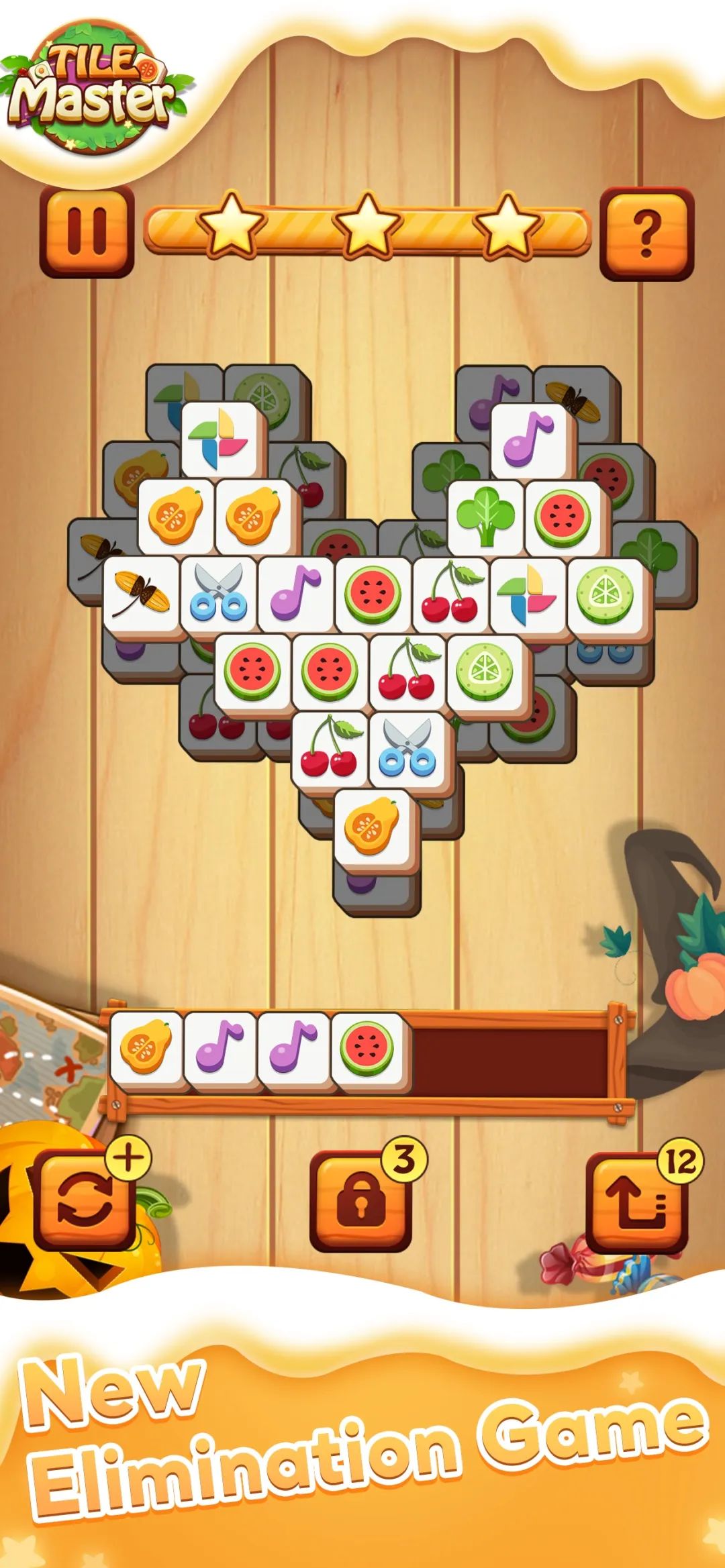The width and height of the screenshot is (725, 1568).
Task: Tap the scissors tile beside the moth tile
Action: click(219, 594)
